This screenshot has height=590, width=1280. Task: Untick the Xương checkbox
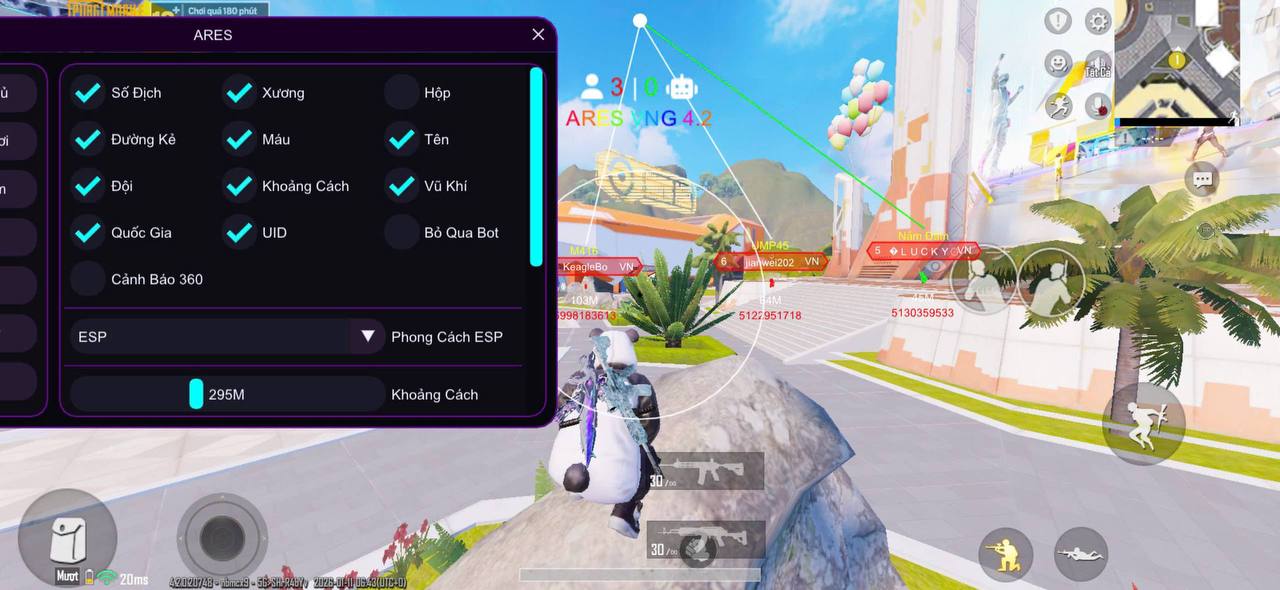[239, 93]
